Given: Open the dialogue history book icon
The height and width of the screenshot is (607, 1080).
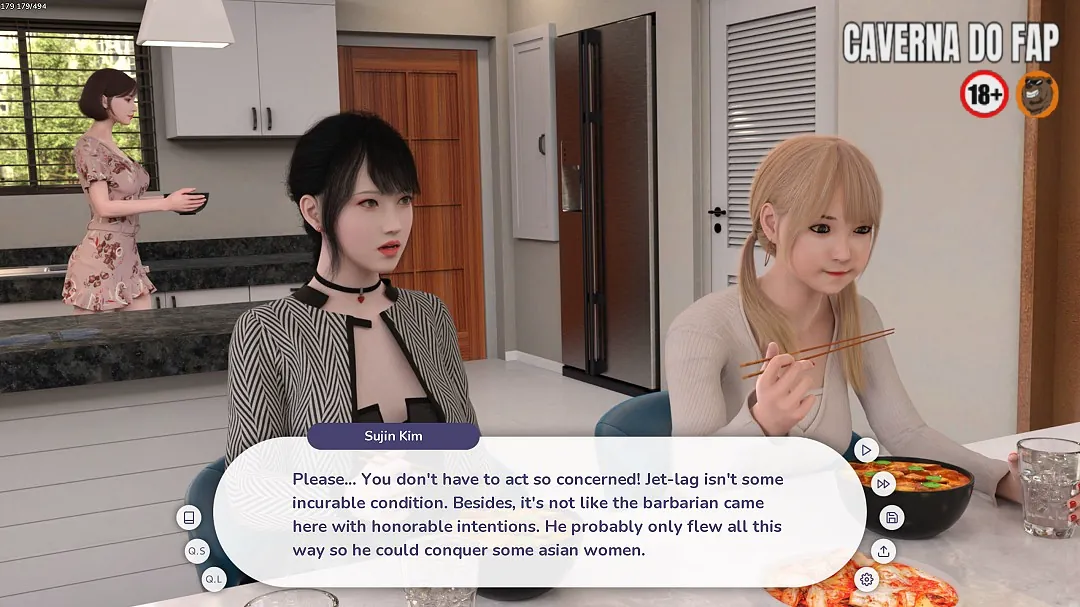Looking at the screenshot, I should coord(188,517).
